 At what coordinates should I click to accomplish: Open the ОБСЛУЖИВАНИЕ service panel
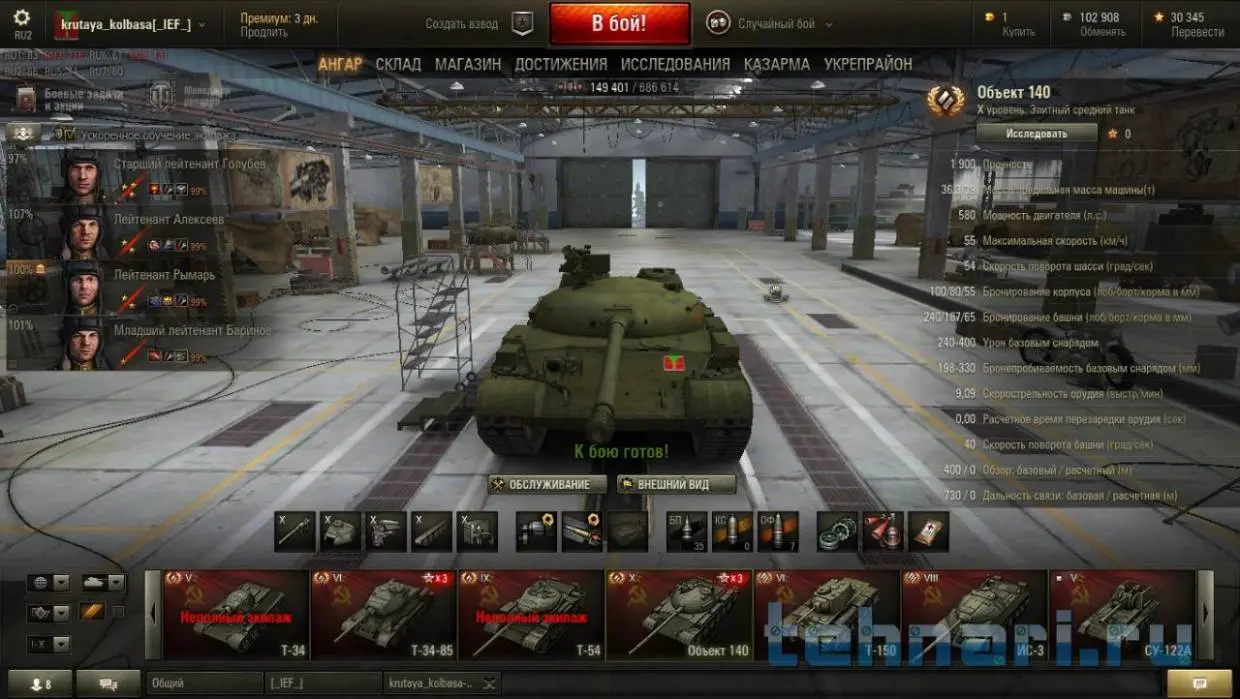548,484
